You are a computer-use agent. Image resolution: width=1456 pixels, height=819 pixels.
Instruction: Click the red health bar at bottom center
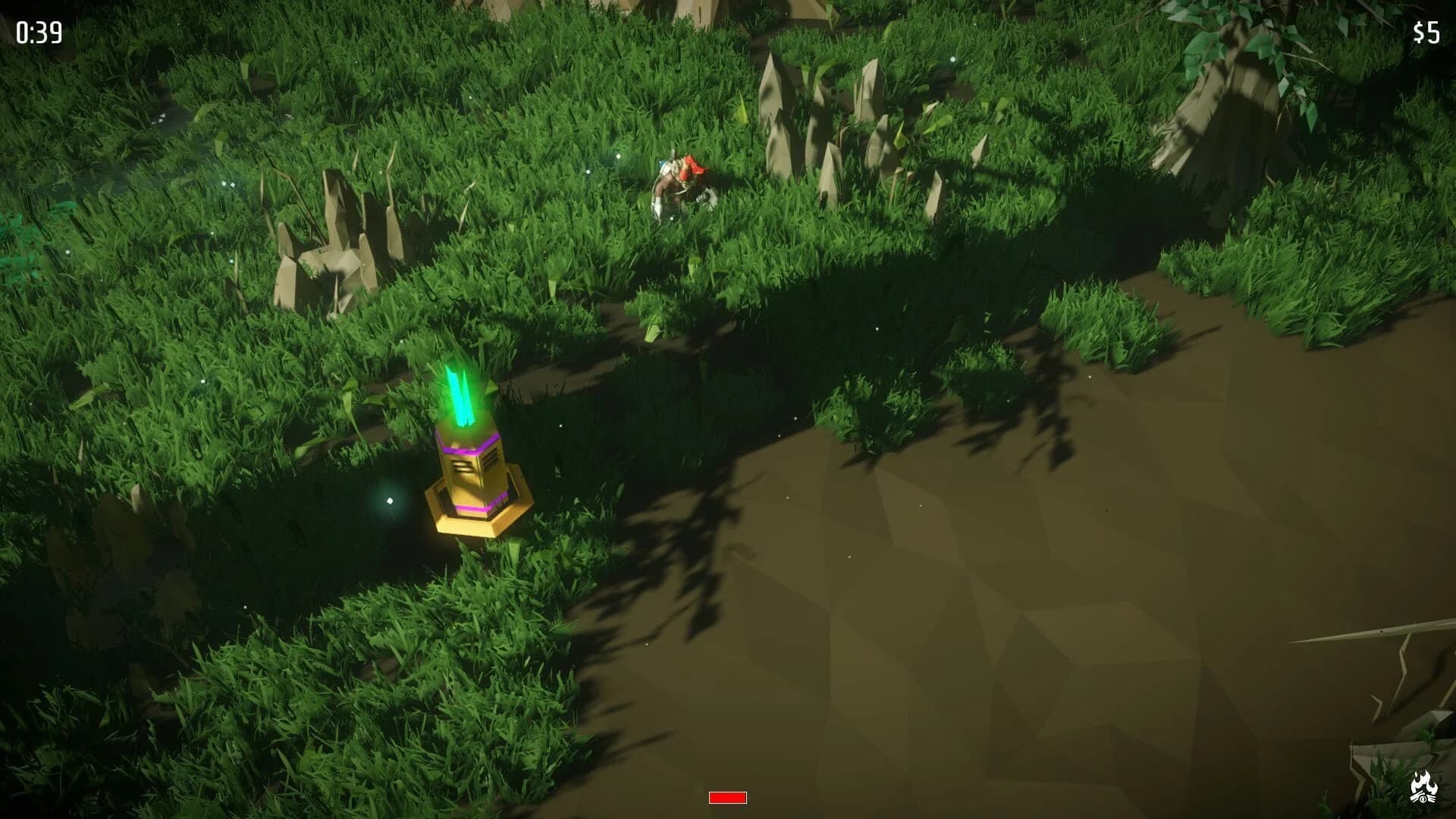pos(726,797)
